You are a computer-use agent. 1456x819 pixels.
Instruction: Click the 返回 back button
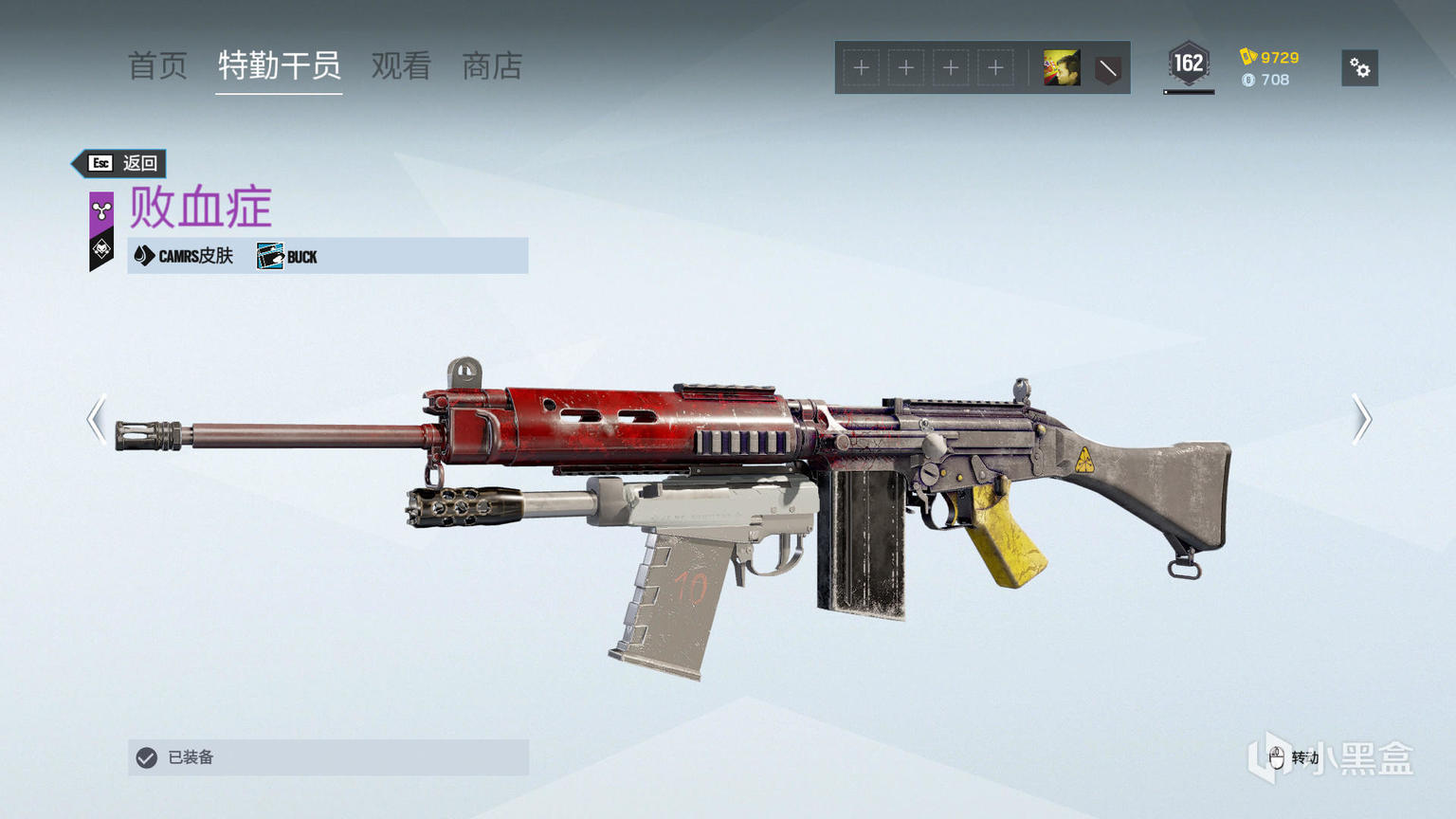[x=122, y=163]
